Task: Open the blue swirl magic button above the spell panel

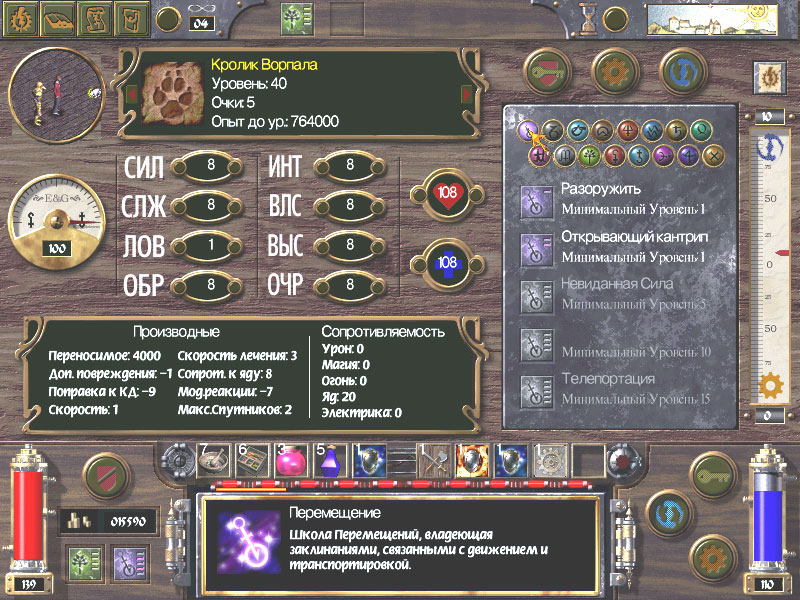Action: (680, 70)
